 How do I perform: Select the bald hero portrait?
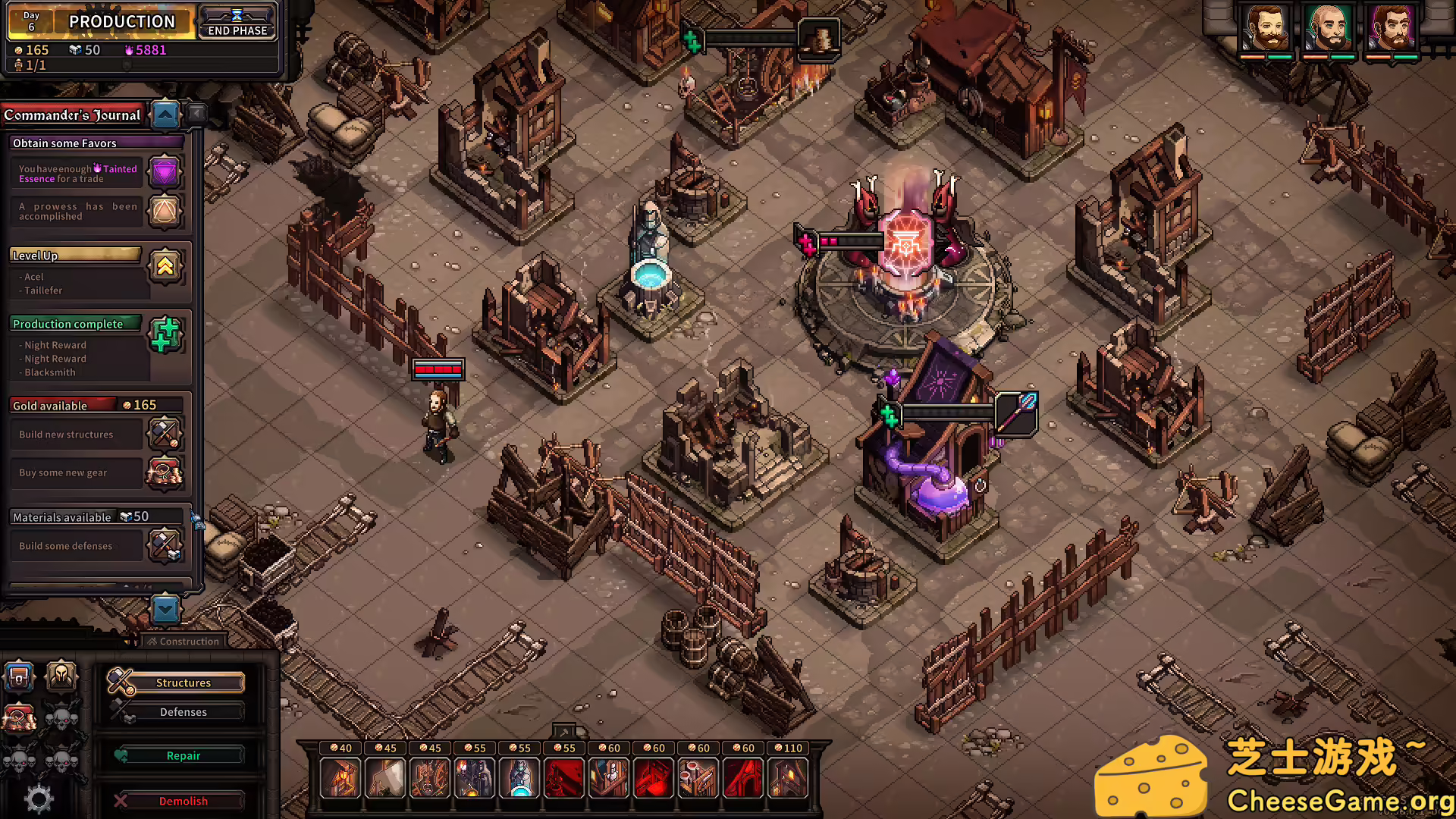click(x=1329, y=29)
